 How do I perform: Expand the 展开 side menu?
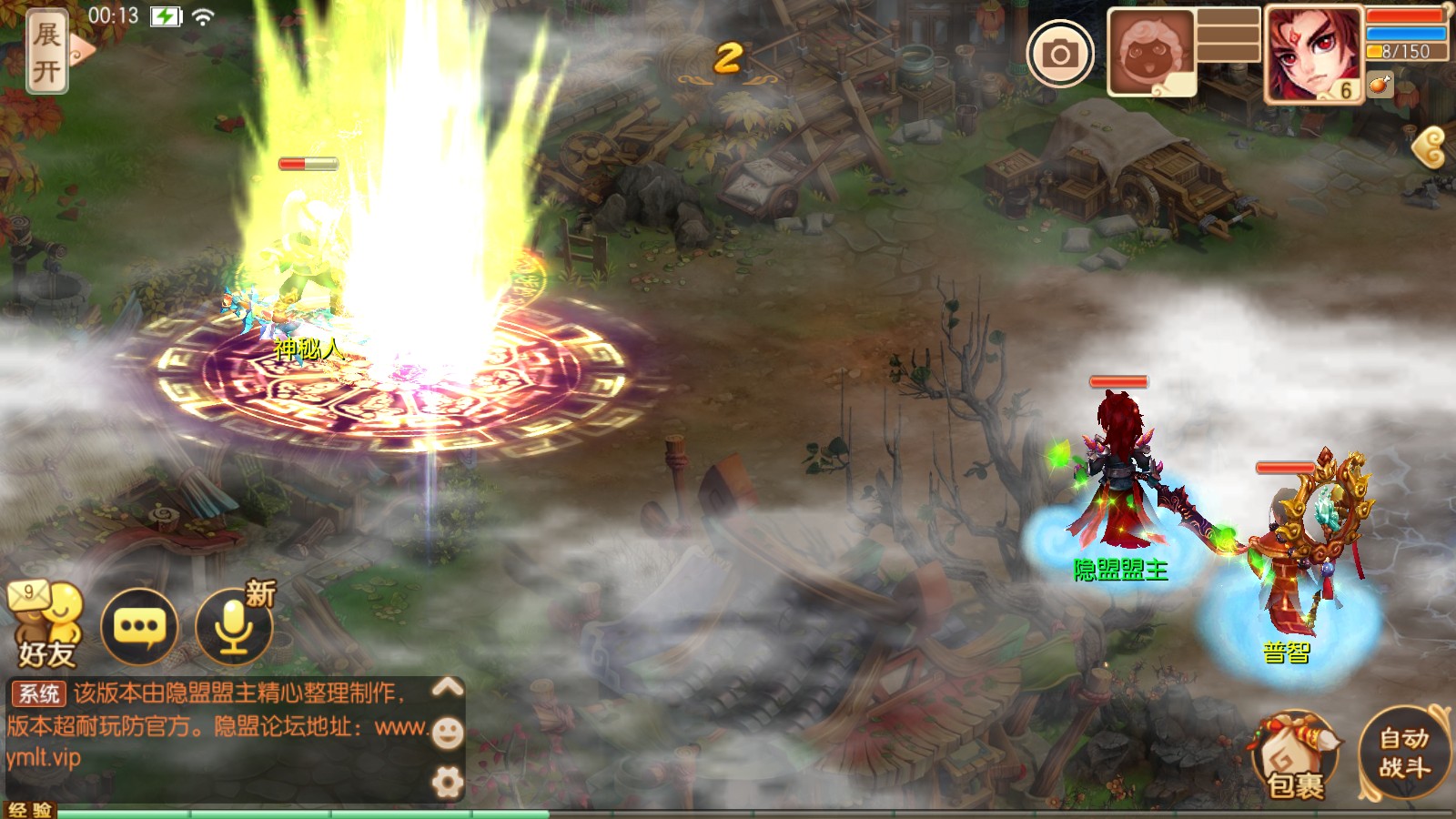pyautogui.click(x=47, y=51)
